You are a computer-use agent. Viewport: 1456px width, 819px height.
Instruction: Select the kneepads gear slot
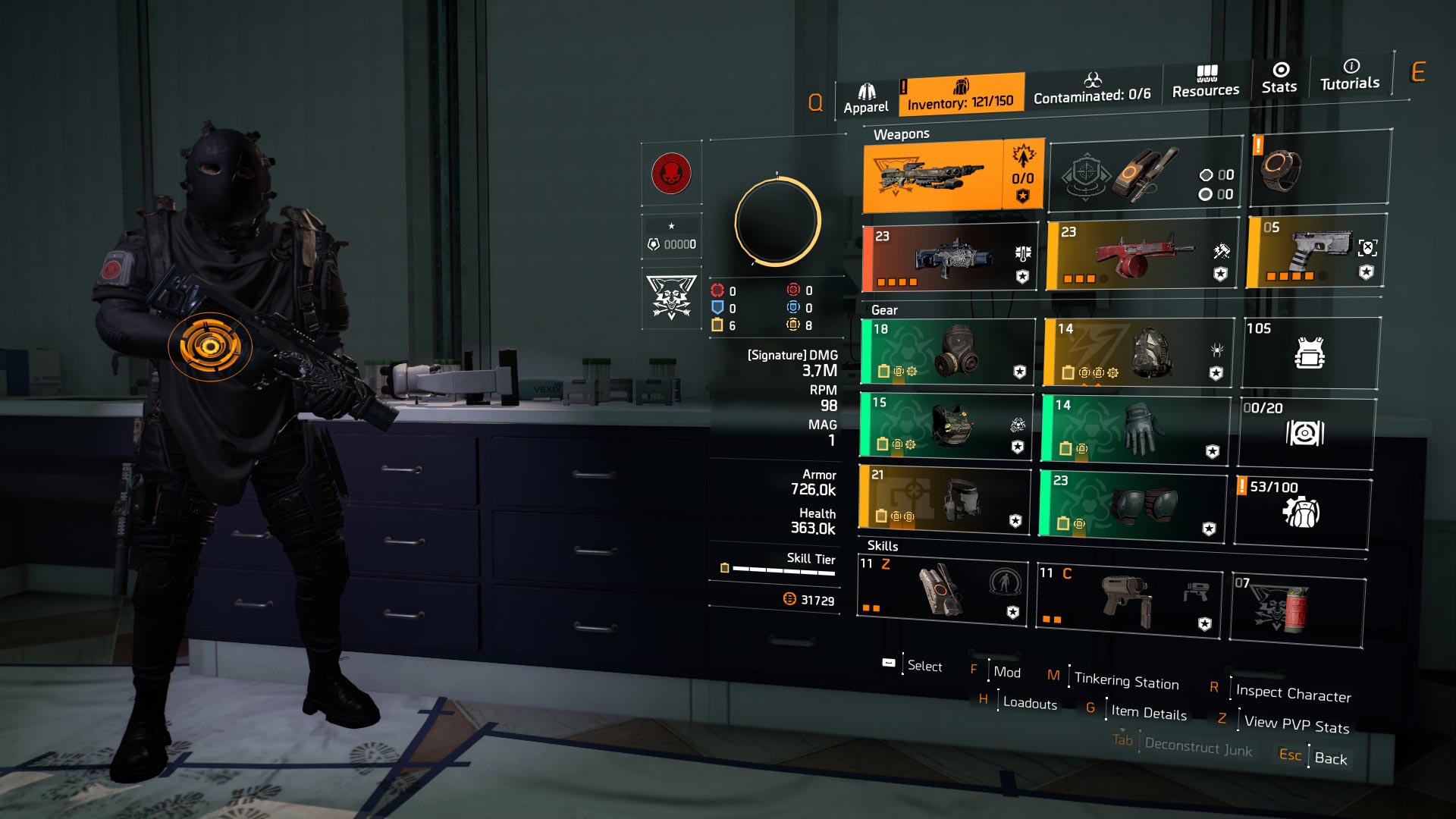click(x=1131, y=506)
